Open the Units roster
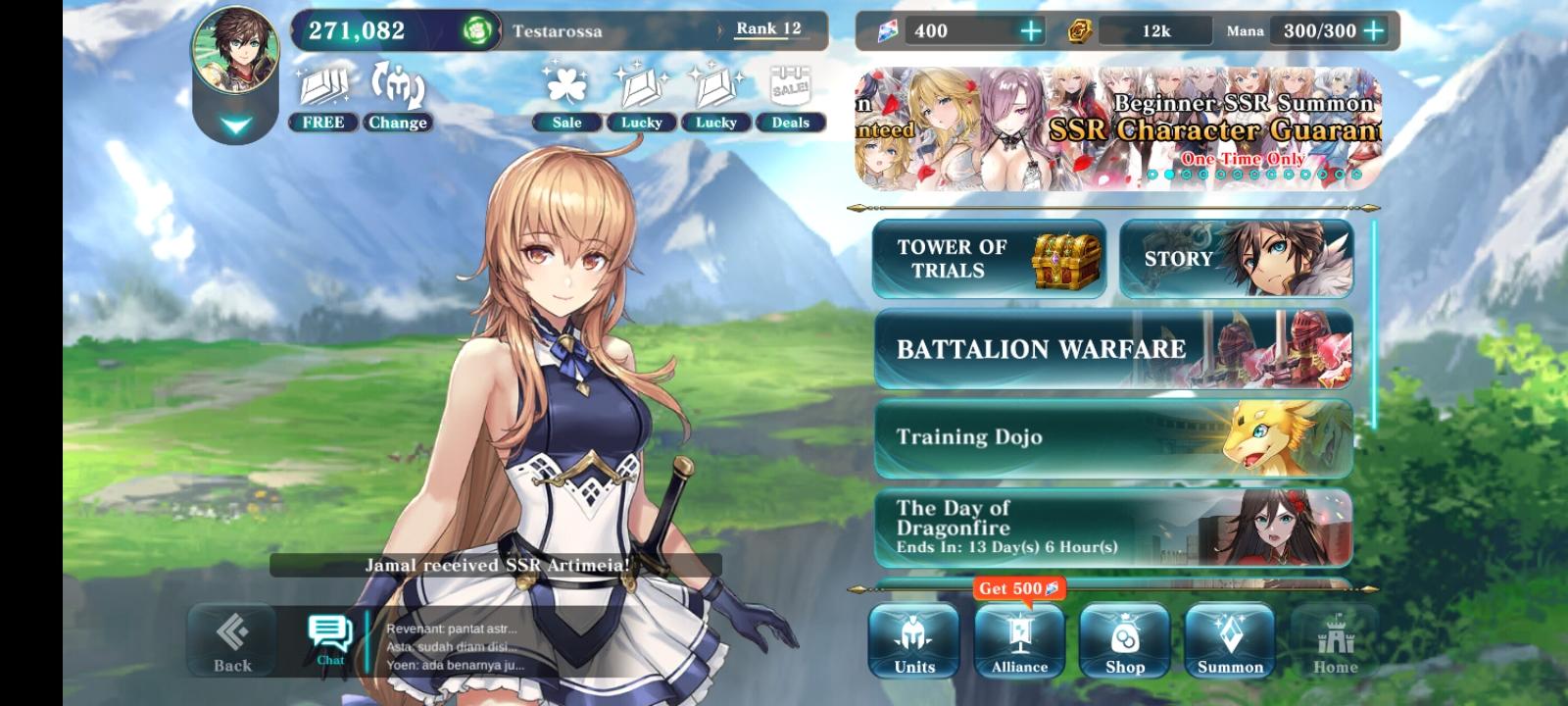The image size is (1568, 706). pos(913,640)
